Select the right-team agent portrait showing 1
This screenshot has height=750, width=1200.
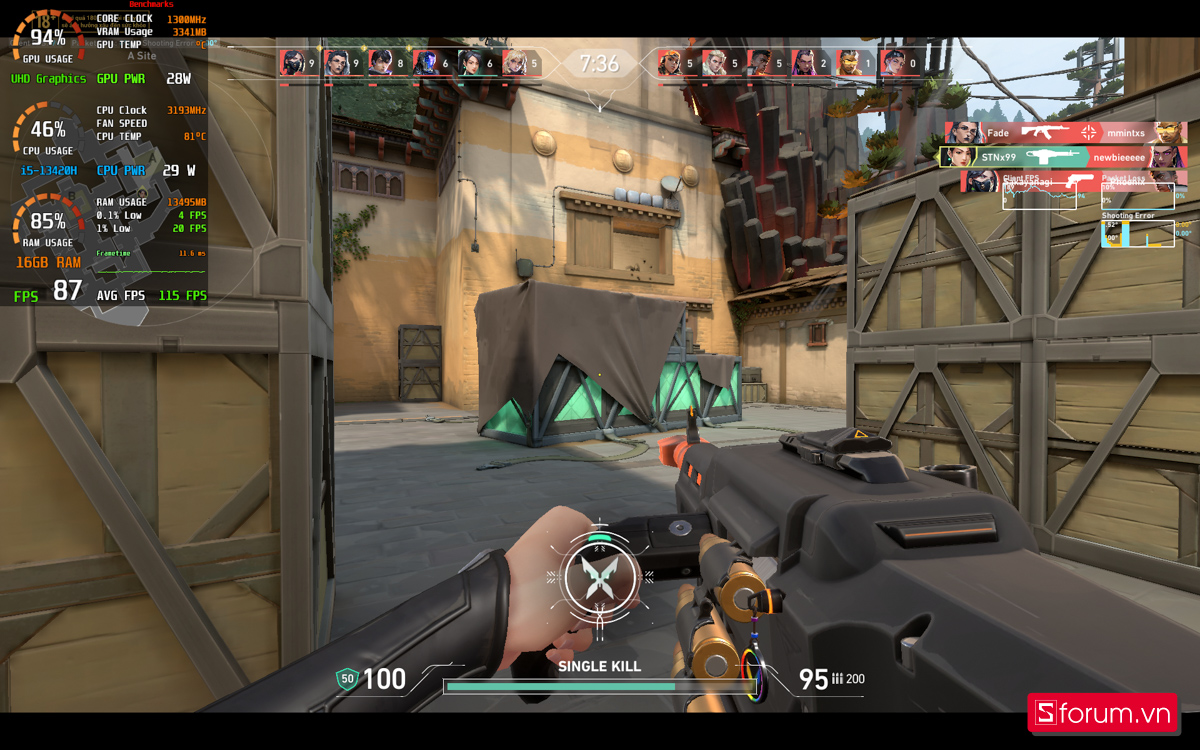(x=848, y=63)
